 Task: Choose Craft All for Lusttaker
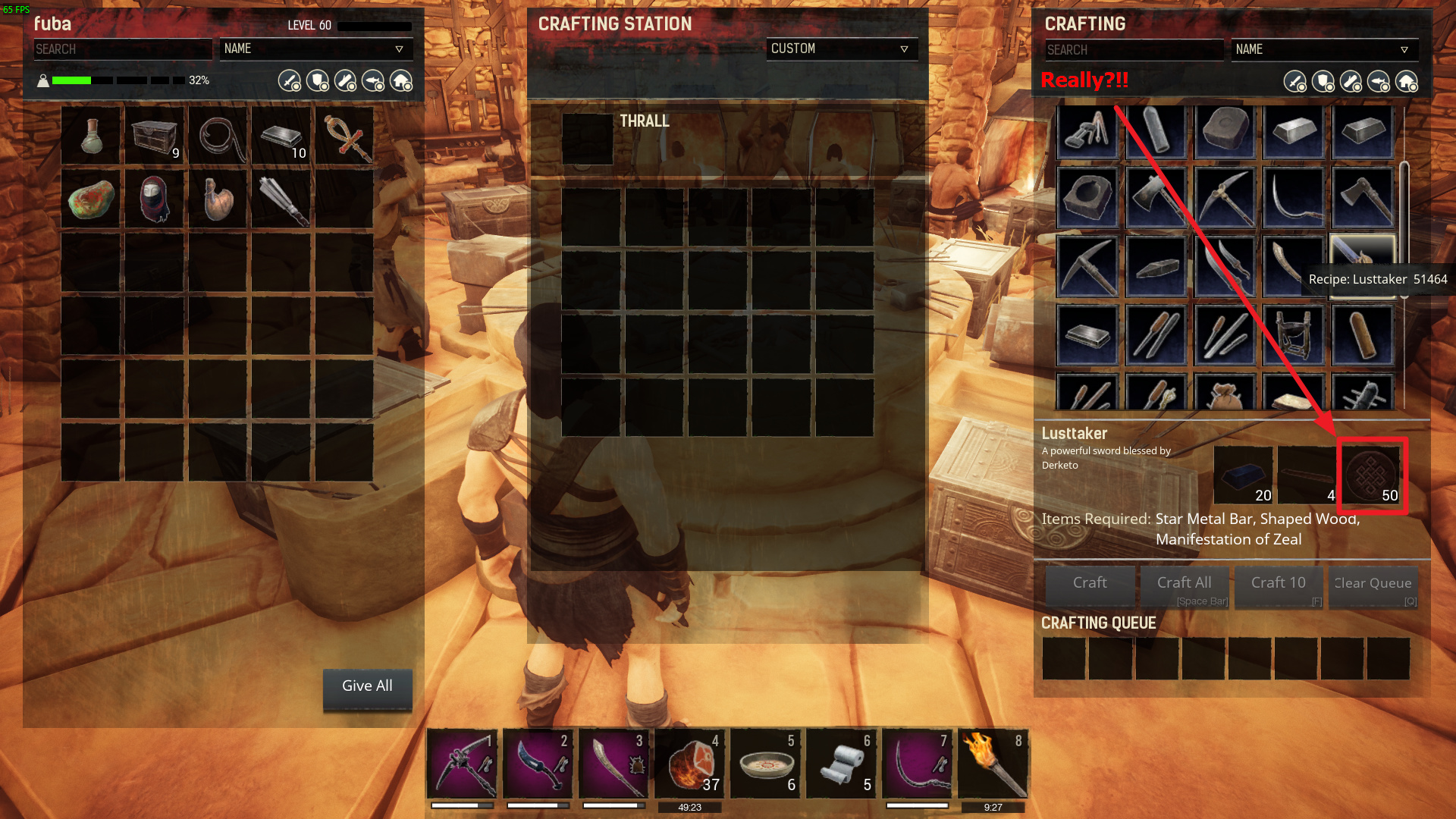pyautogui.click(x=1184, y=584)
